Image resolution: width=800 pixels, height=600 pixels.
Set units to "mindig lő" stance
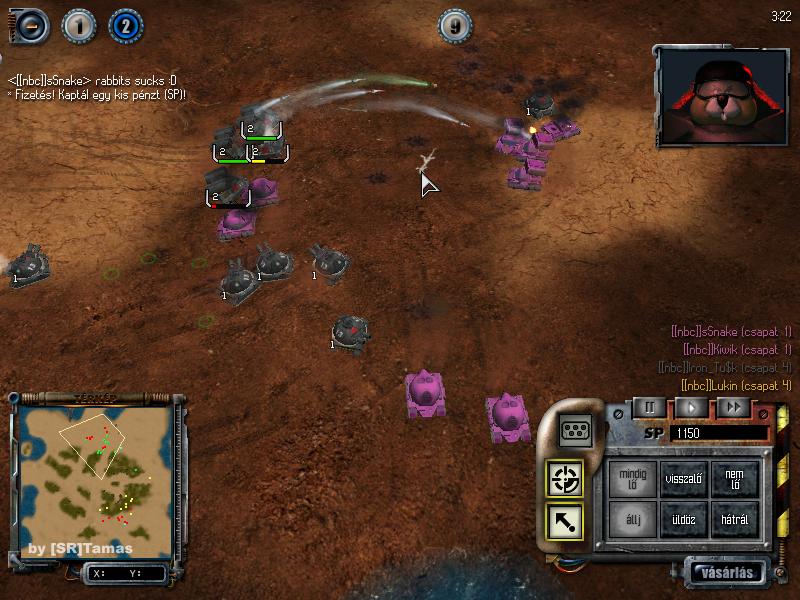click(633, 478)
